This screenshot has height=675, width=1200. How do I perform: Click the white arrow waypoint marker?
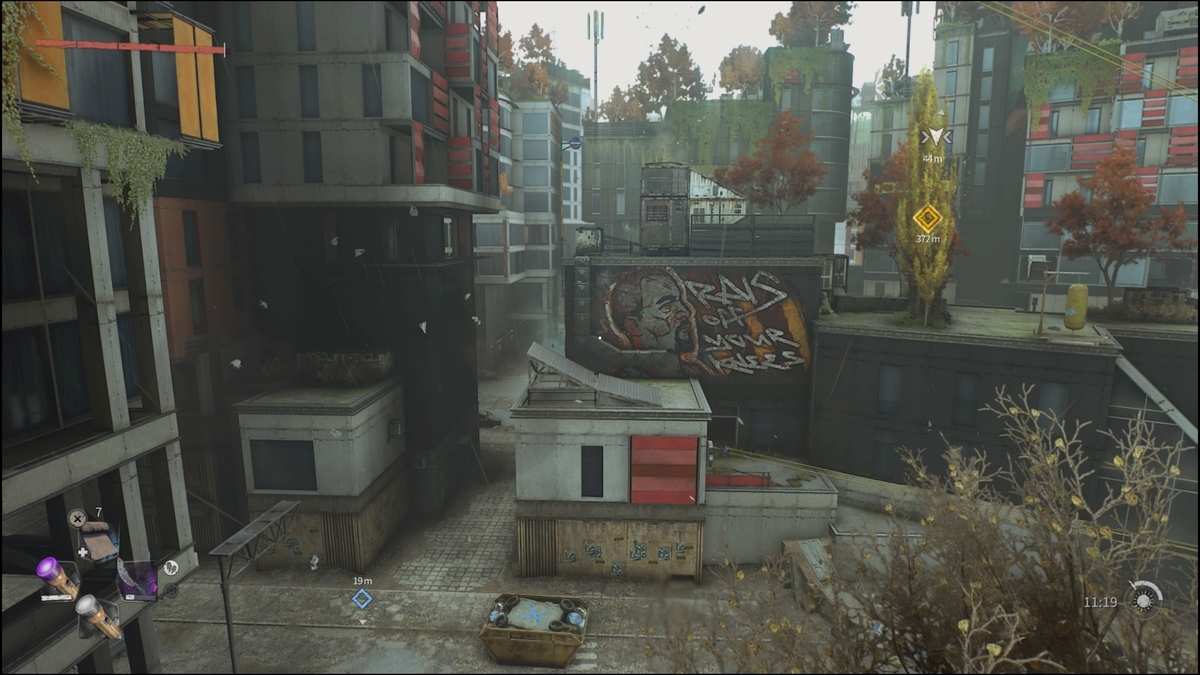click(934, 137)
